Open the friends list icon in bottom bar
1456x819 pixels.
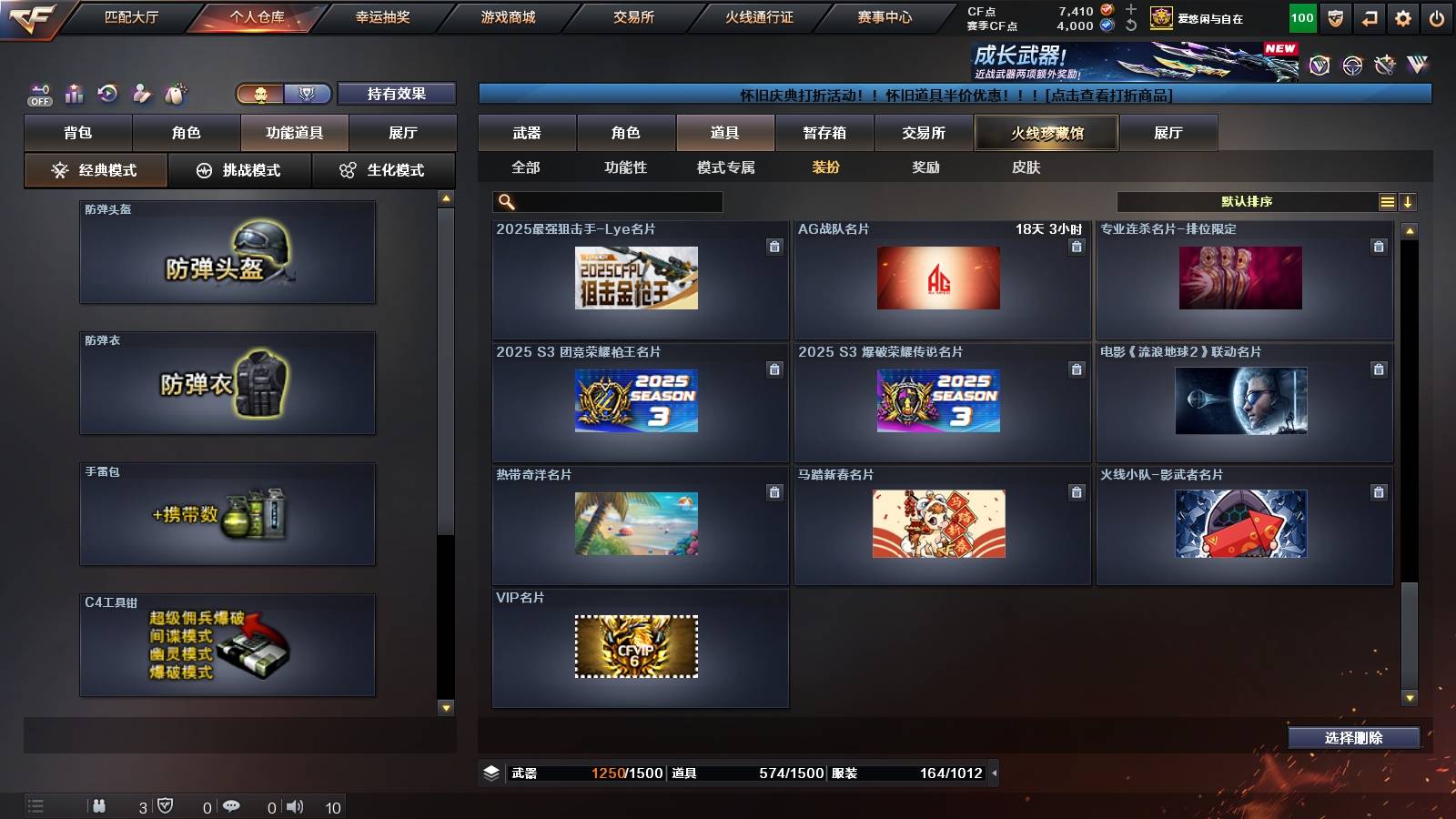click(x=100, y=806)
